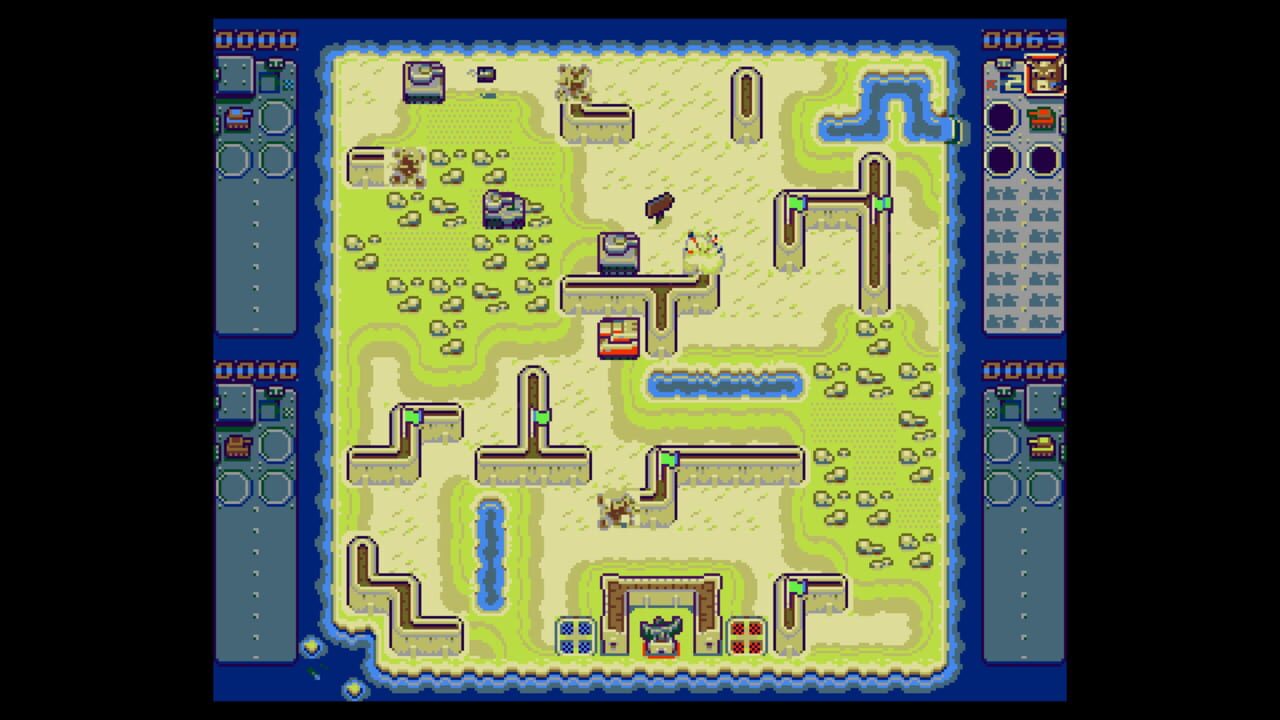This screenshot has height=720, width=1280.
Task: Select the brown log sprite near the map center
Action: (x=660, y=206)
